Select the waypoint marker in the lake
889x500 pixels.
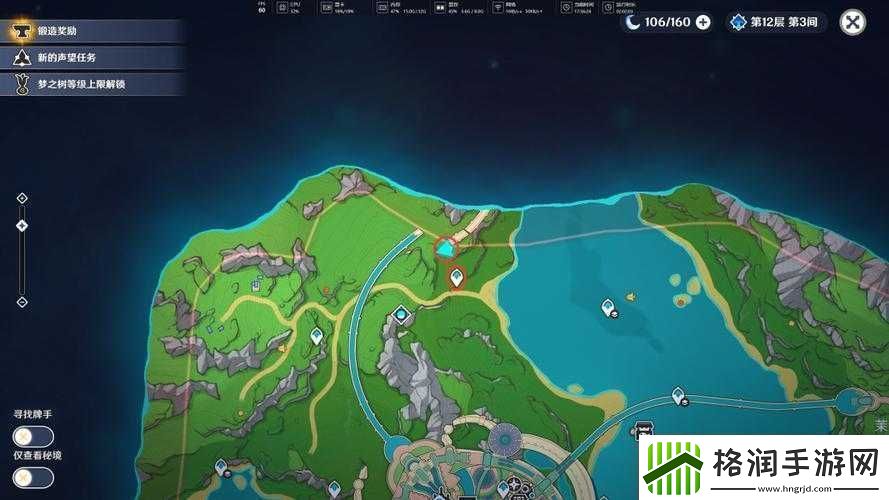point(608,308)
